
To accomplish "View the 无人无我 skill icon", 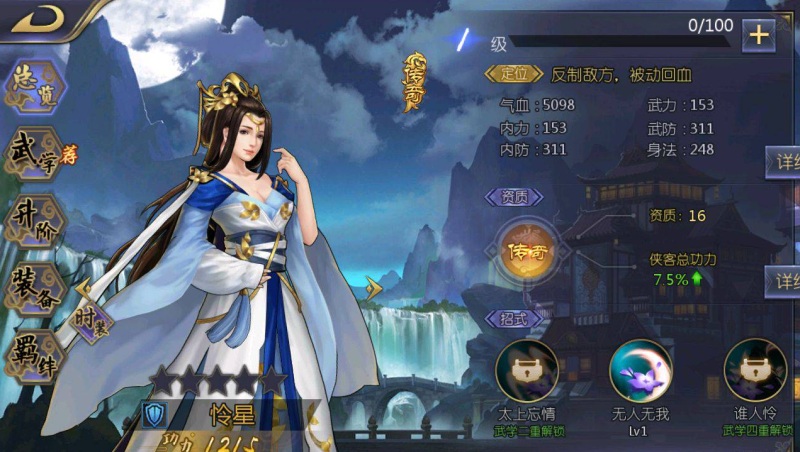I will point(640,370).
